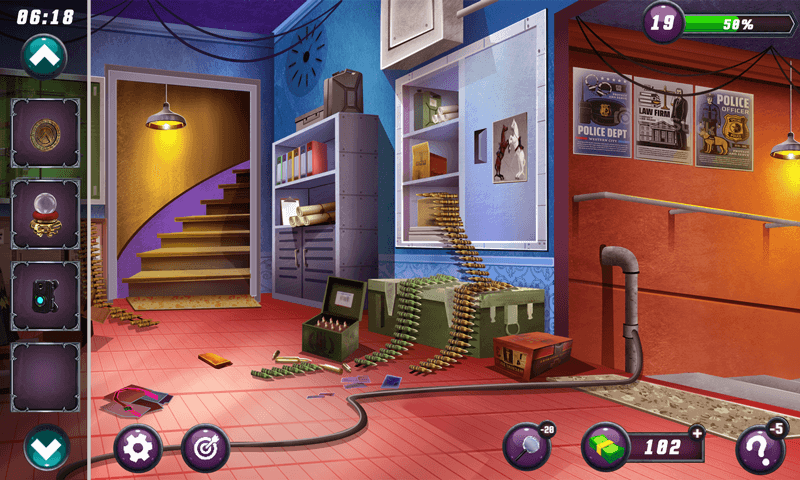Move inventory list up with arrow
800x480 pixels.
(x=45, y=57)
